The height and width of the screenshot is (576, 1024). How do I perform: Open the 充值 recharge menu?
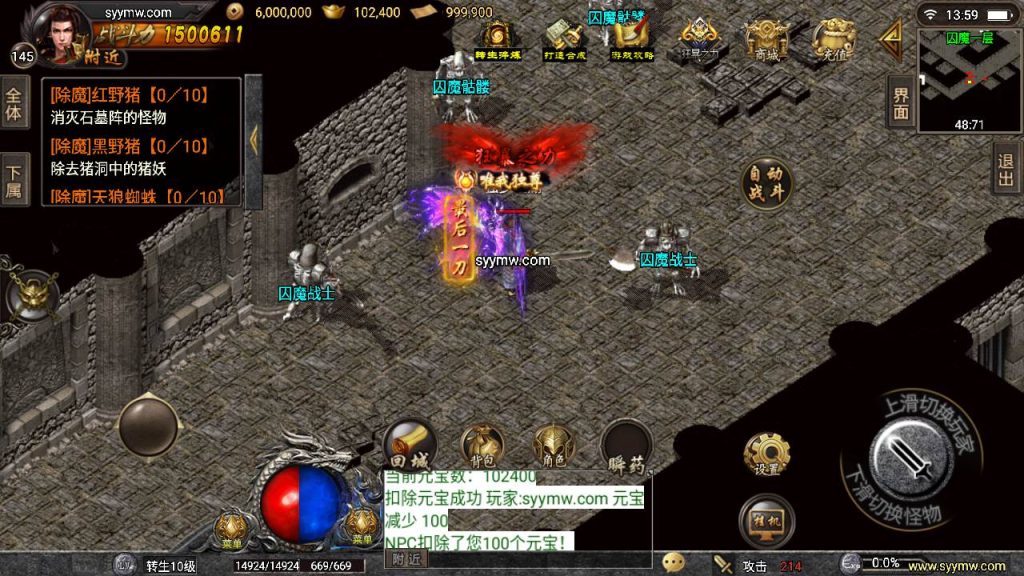tap(832, 41)
